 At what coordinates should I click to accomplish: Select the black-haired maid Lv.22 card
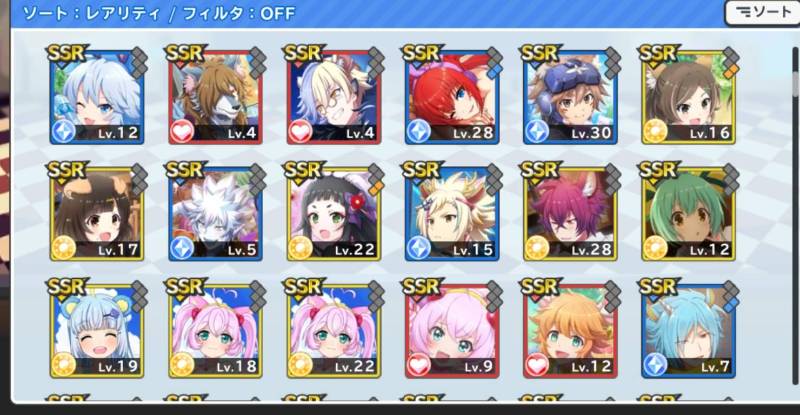tap(332, 213)
